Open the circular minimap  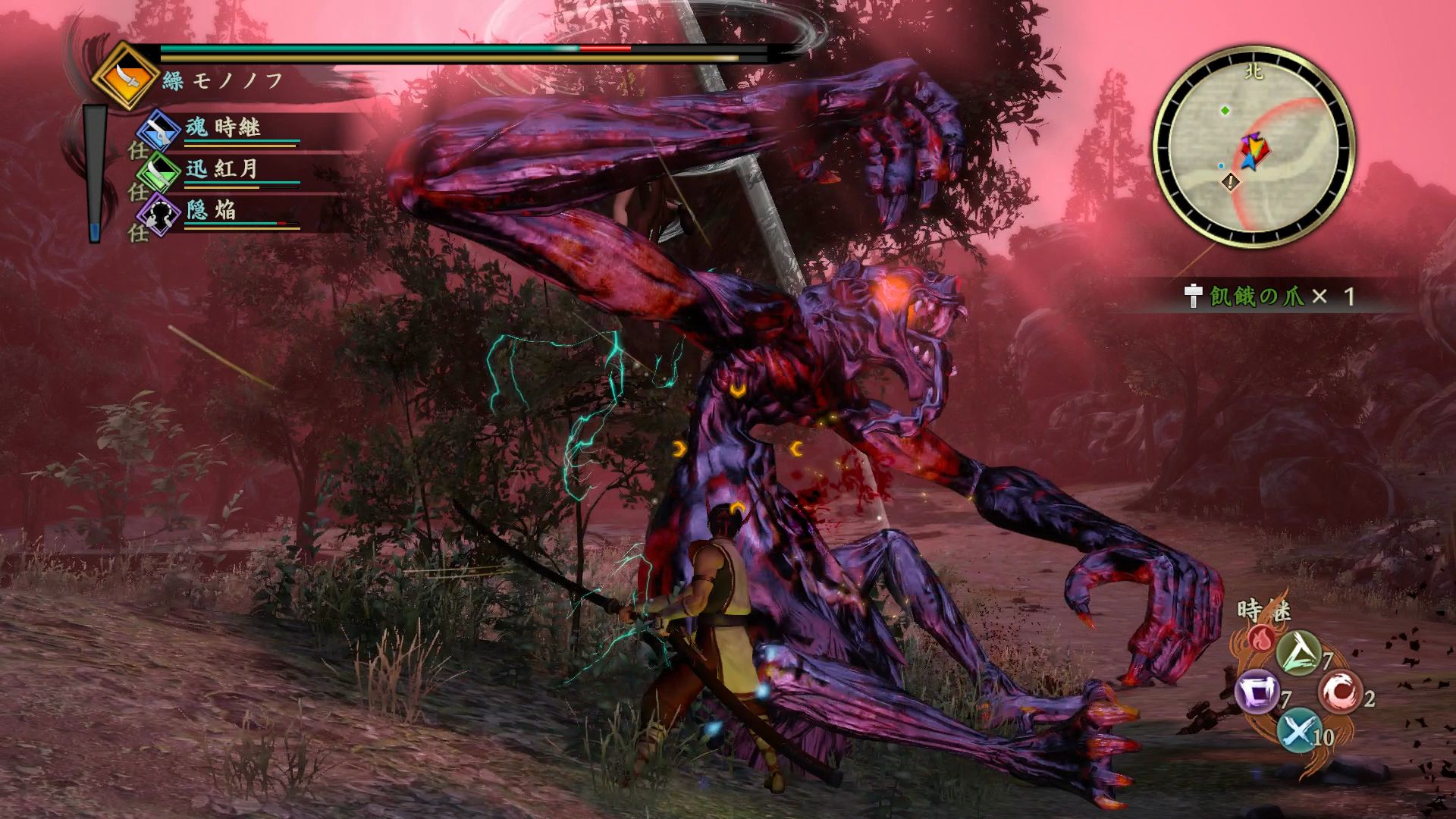tap(1253, 144)
